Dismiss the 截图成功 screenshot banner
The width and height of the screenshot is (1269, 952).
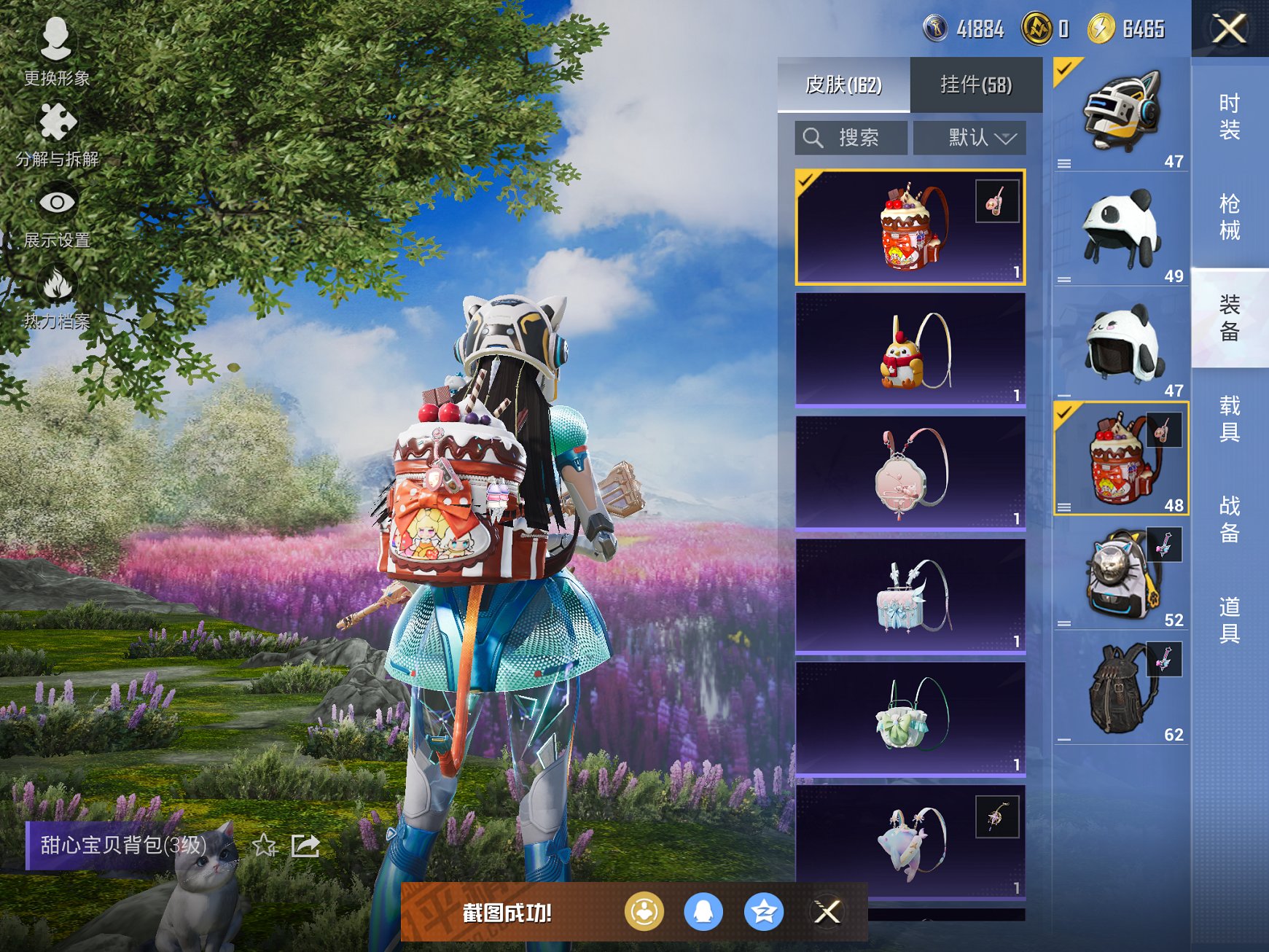(x=827, y=912)
